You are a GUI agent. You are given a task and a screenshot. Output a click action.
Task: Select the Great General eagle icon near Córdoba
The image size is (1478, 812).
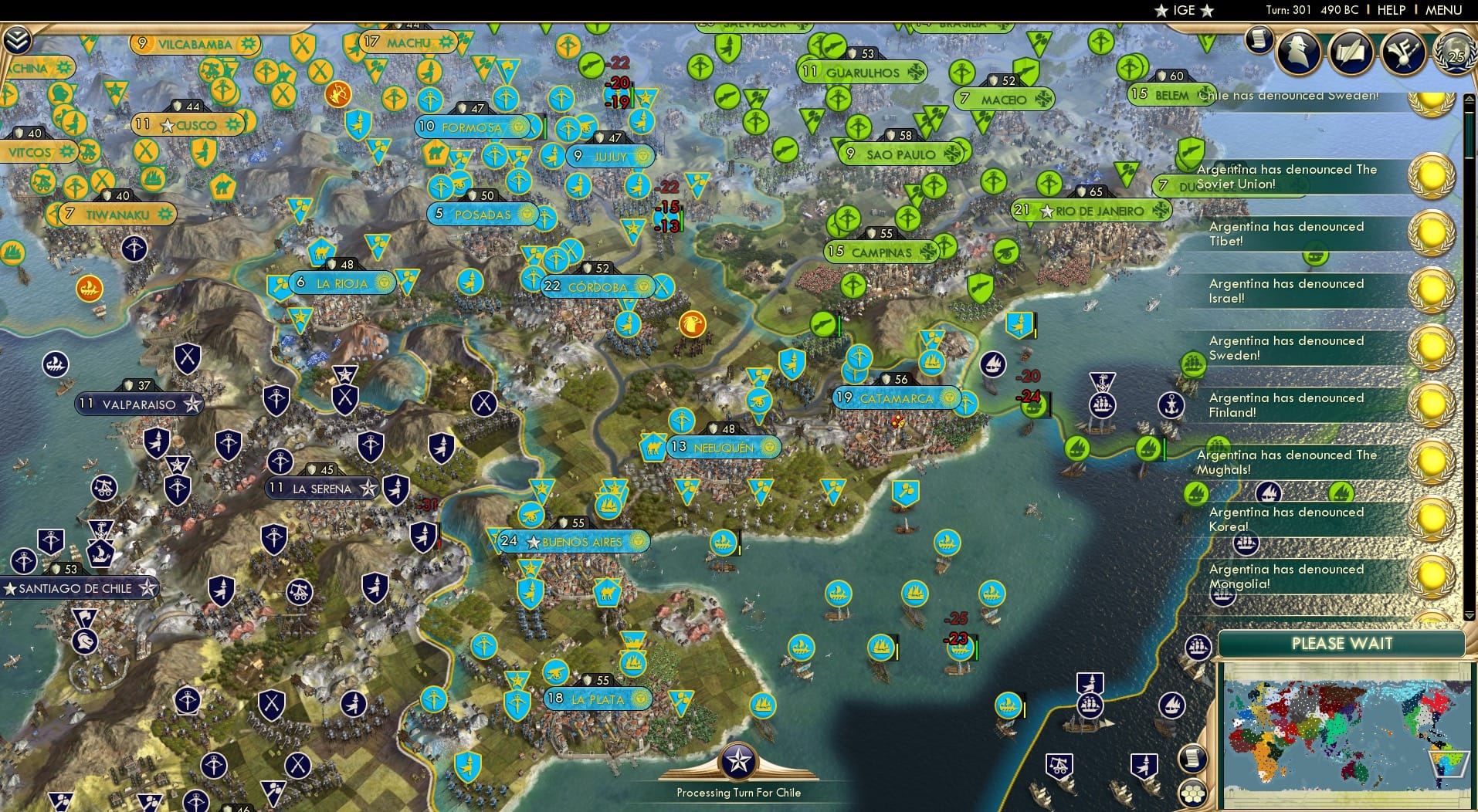[691, 325]
